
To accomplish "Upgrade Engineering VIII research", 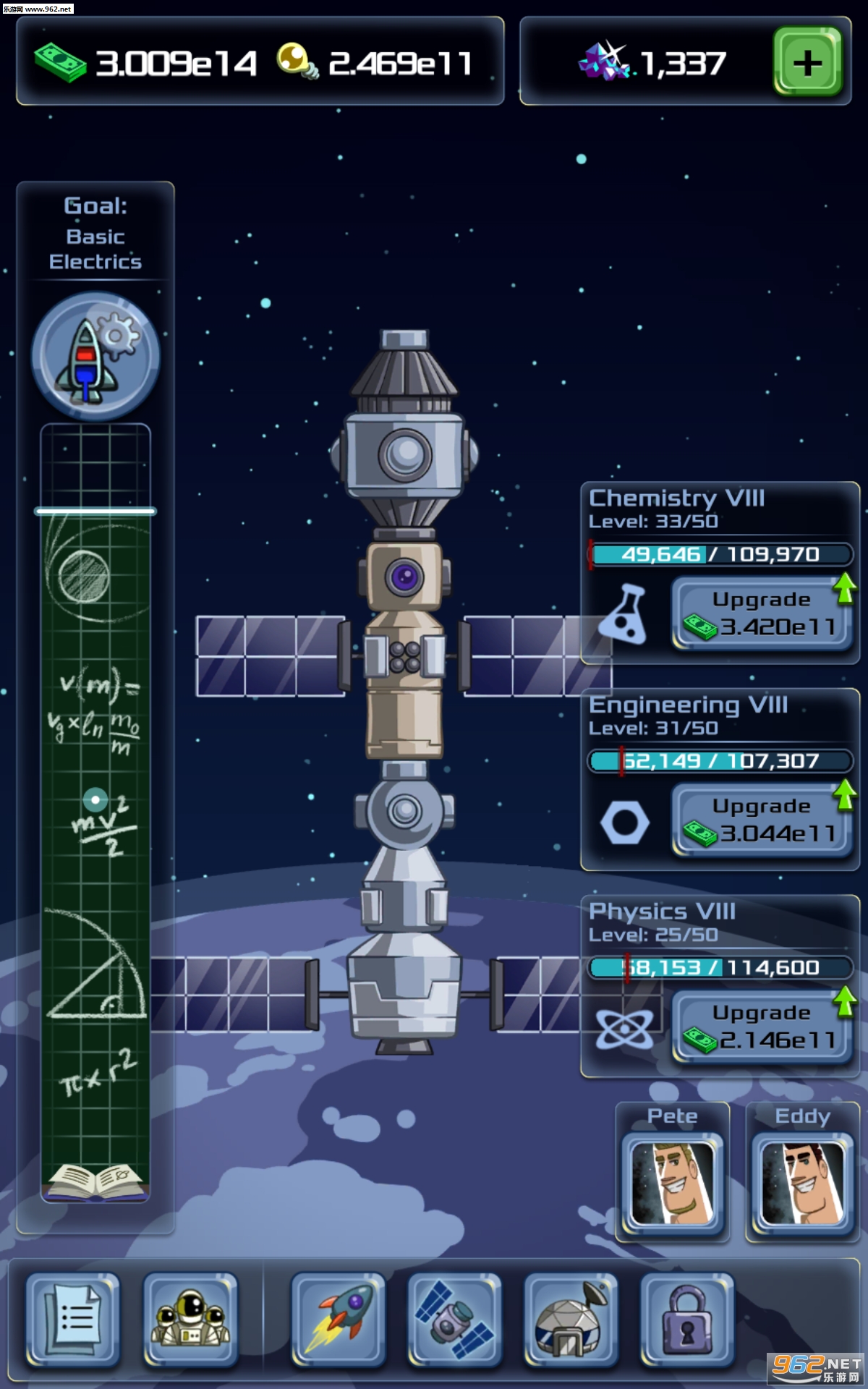I will pyautogui.click(x=762, y=820).
